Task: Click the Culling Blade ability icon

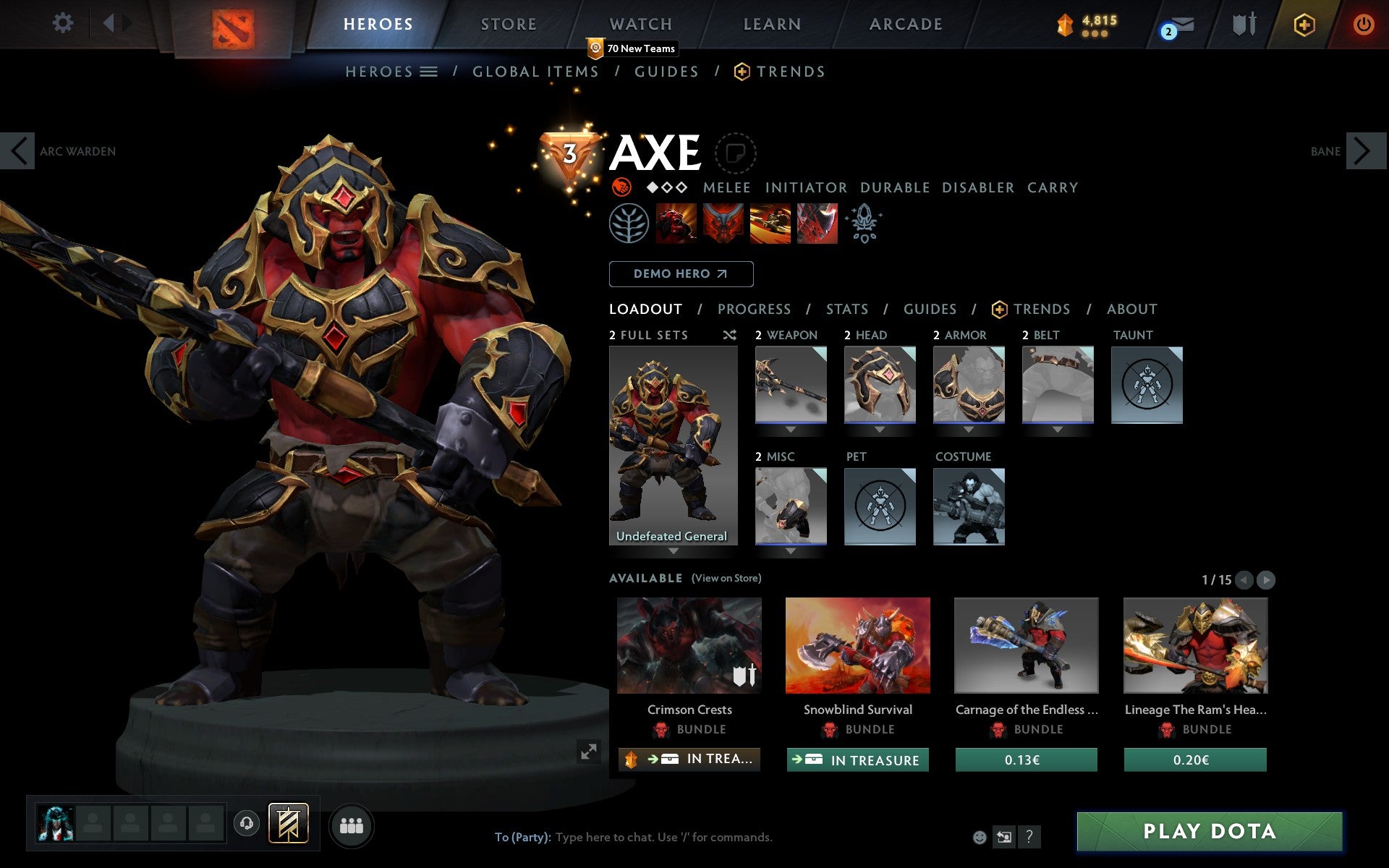Action: click(817, 224)
